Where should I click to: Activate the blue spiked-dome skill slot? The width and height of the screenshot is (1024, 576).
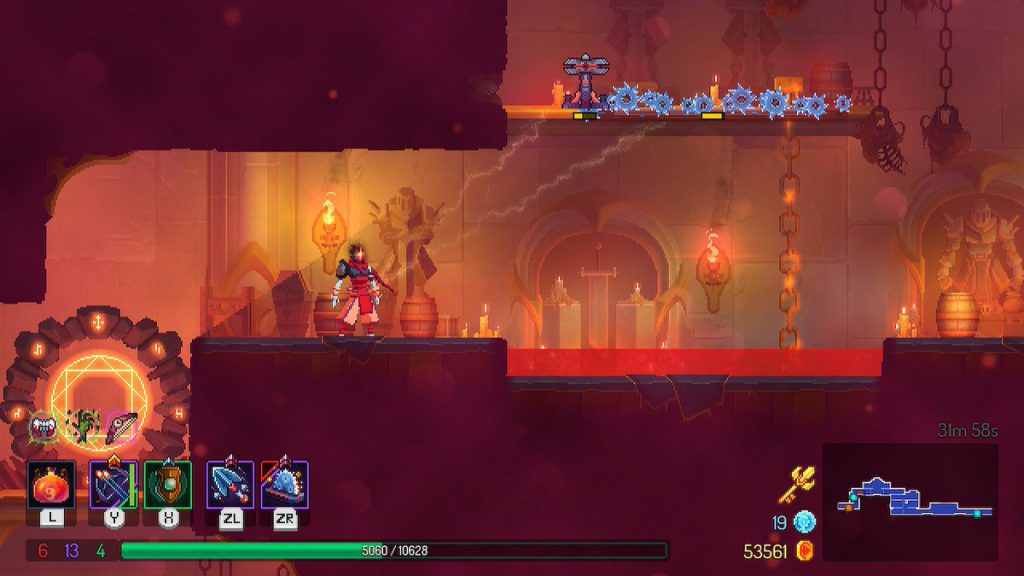pyautogui.click(x=284, y=484)
